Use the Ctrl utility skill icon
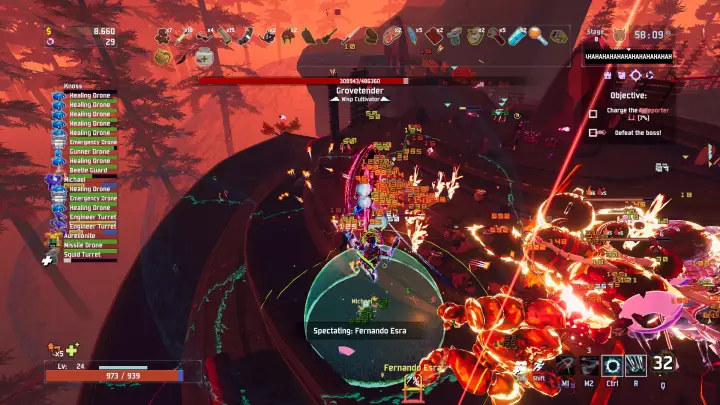 (612, 367)
